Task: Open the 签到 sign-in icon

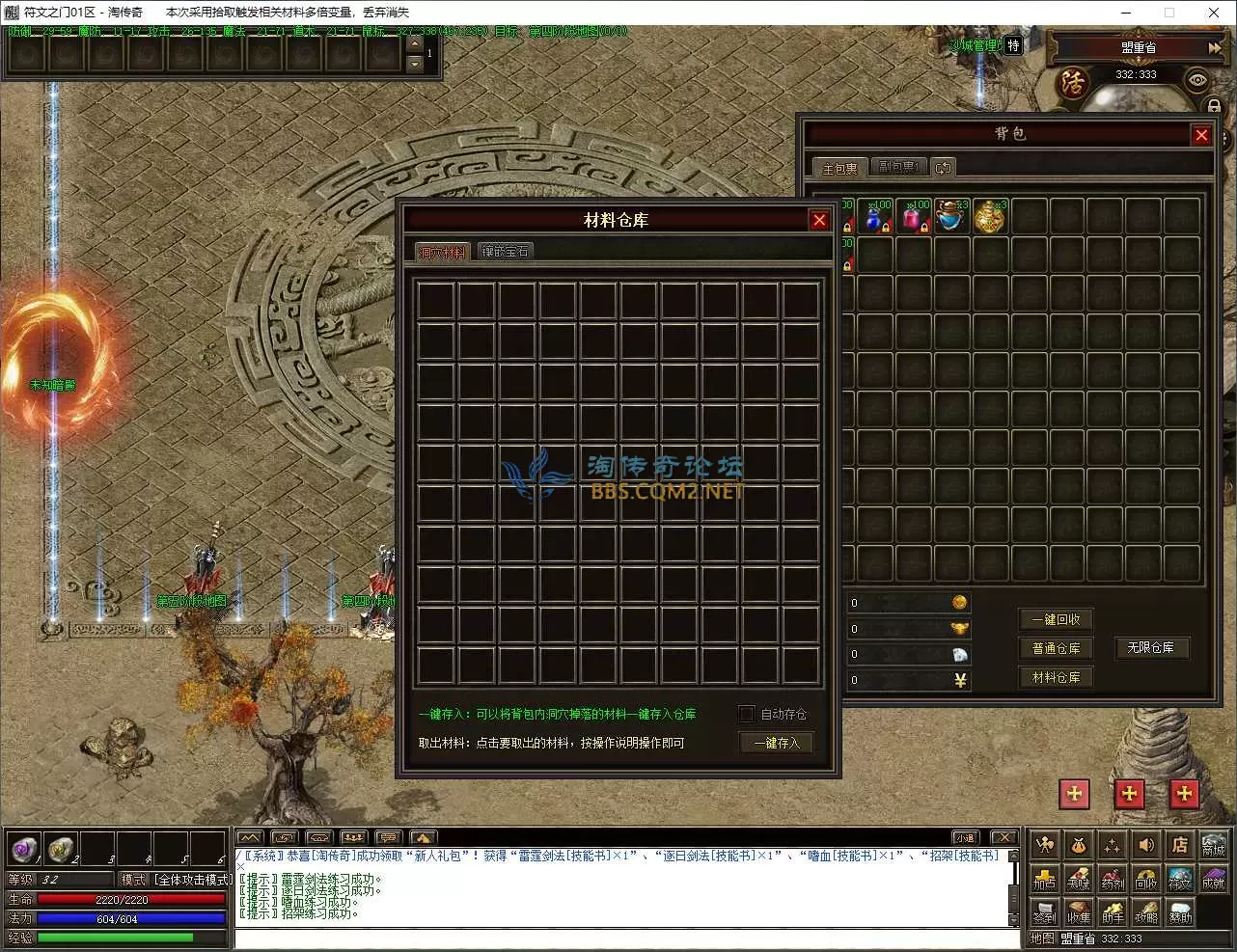Action: click(1044, 912)
